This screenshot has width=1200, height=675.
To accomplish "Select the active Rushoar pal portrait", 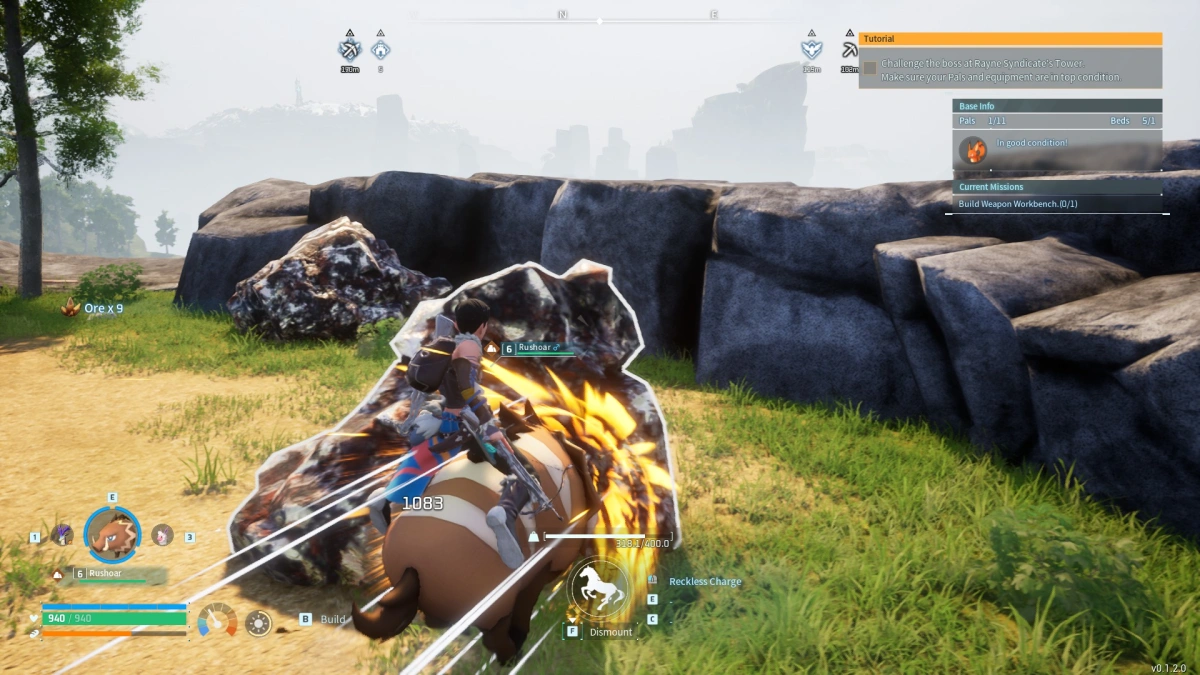I will coord(112,534).
